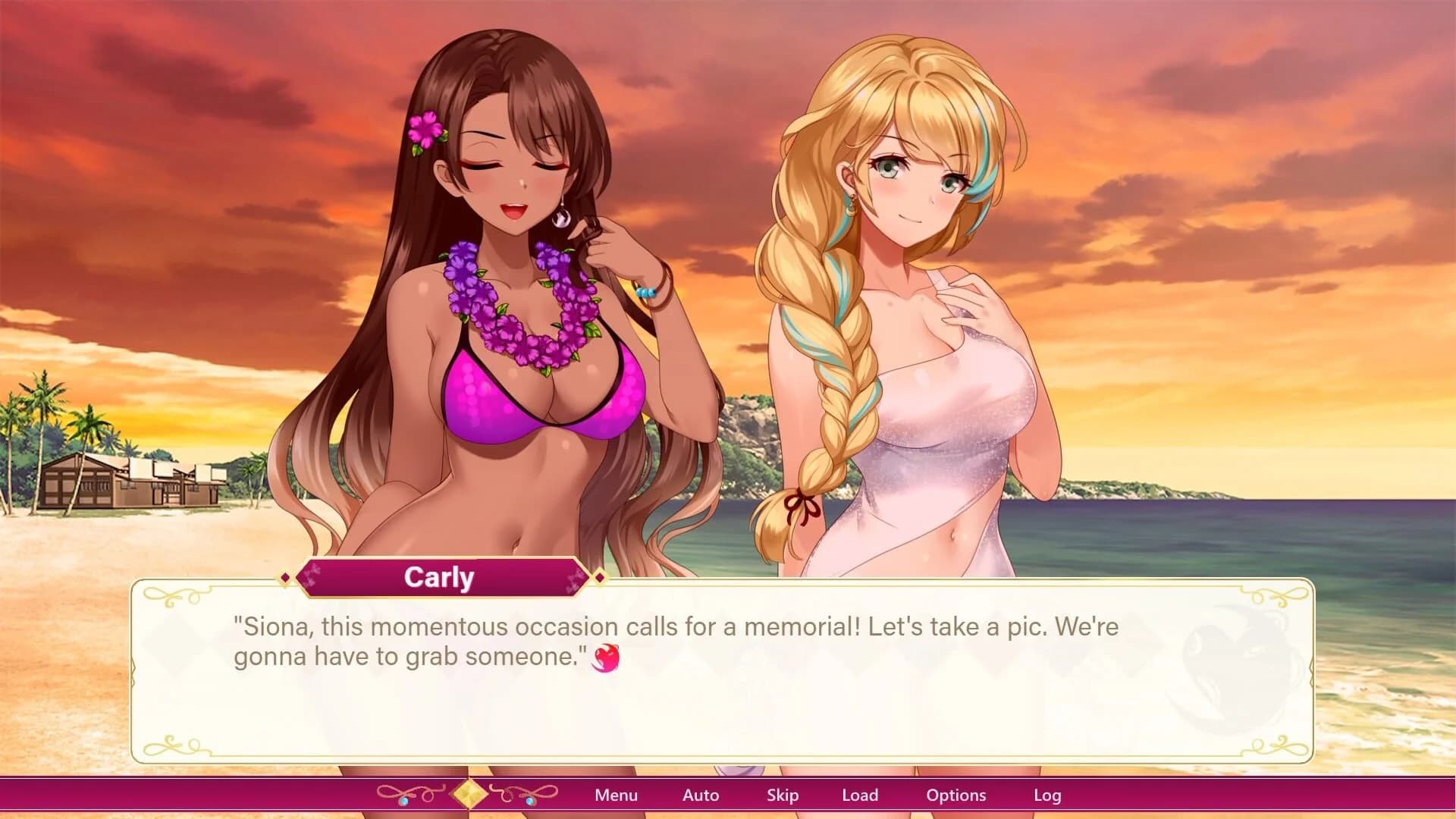The width and height of the screenshot is (1456, 819).
Task: Open the dialogue Log
Action: click(1049, 795)
